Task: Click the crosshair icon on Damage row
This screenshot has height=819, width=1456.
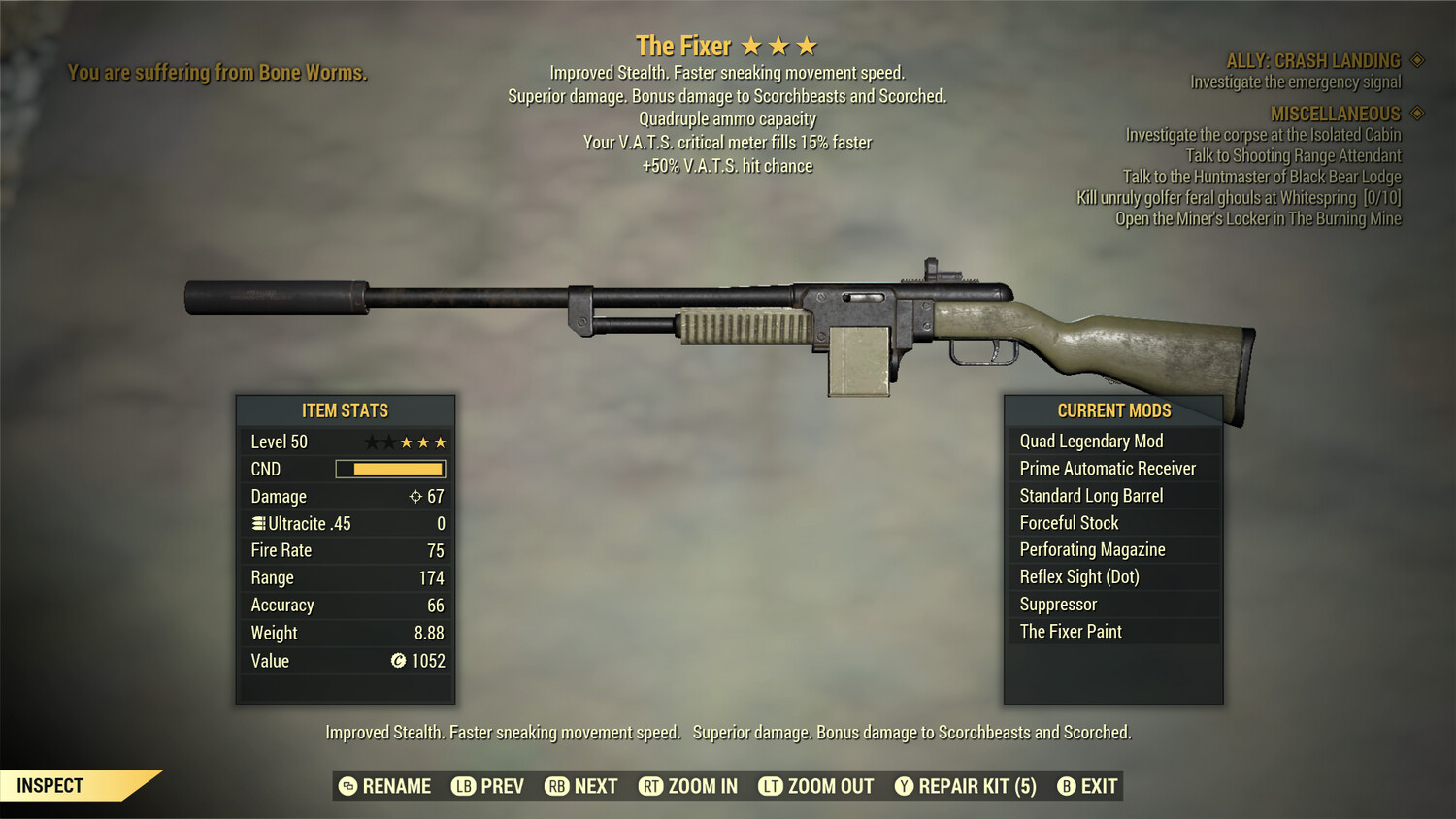Action: coord(417,497)
